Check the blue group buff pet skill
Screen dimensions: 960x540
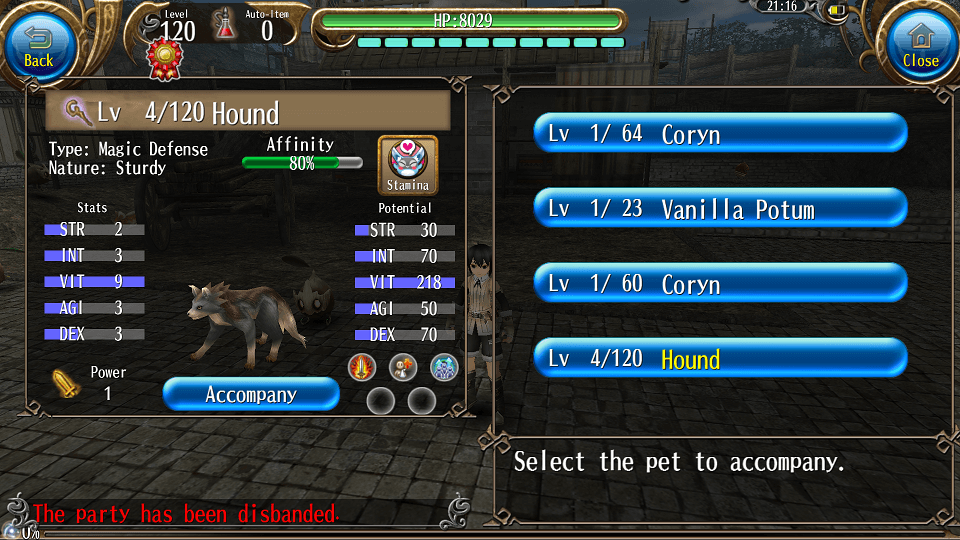point(444,367)
